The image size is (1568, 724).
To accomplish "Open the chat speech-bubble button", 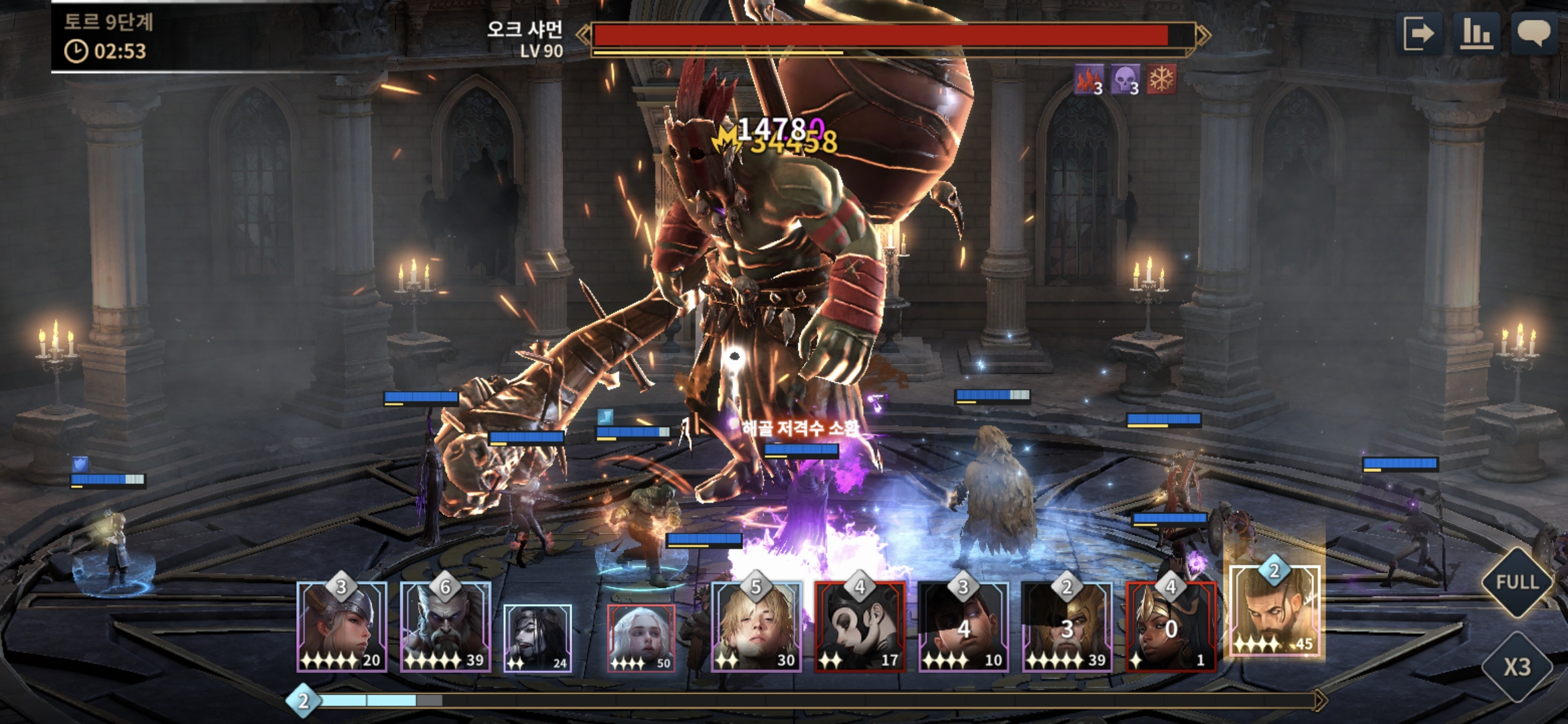I will [x=1533, y=34].
